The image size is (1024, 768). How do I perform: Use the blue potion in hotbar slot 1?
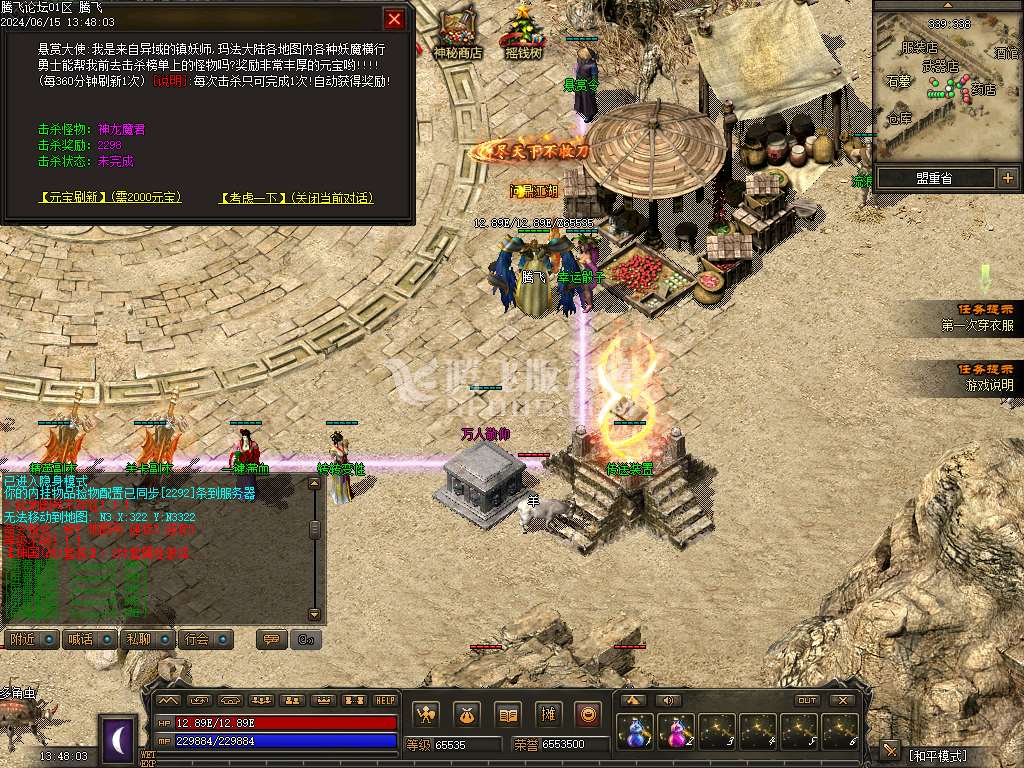635,731
